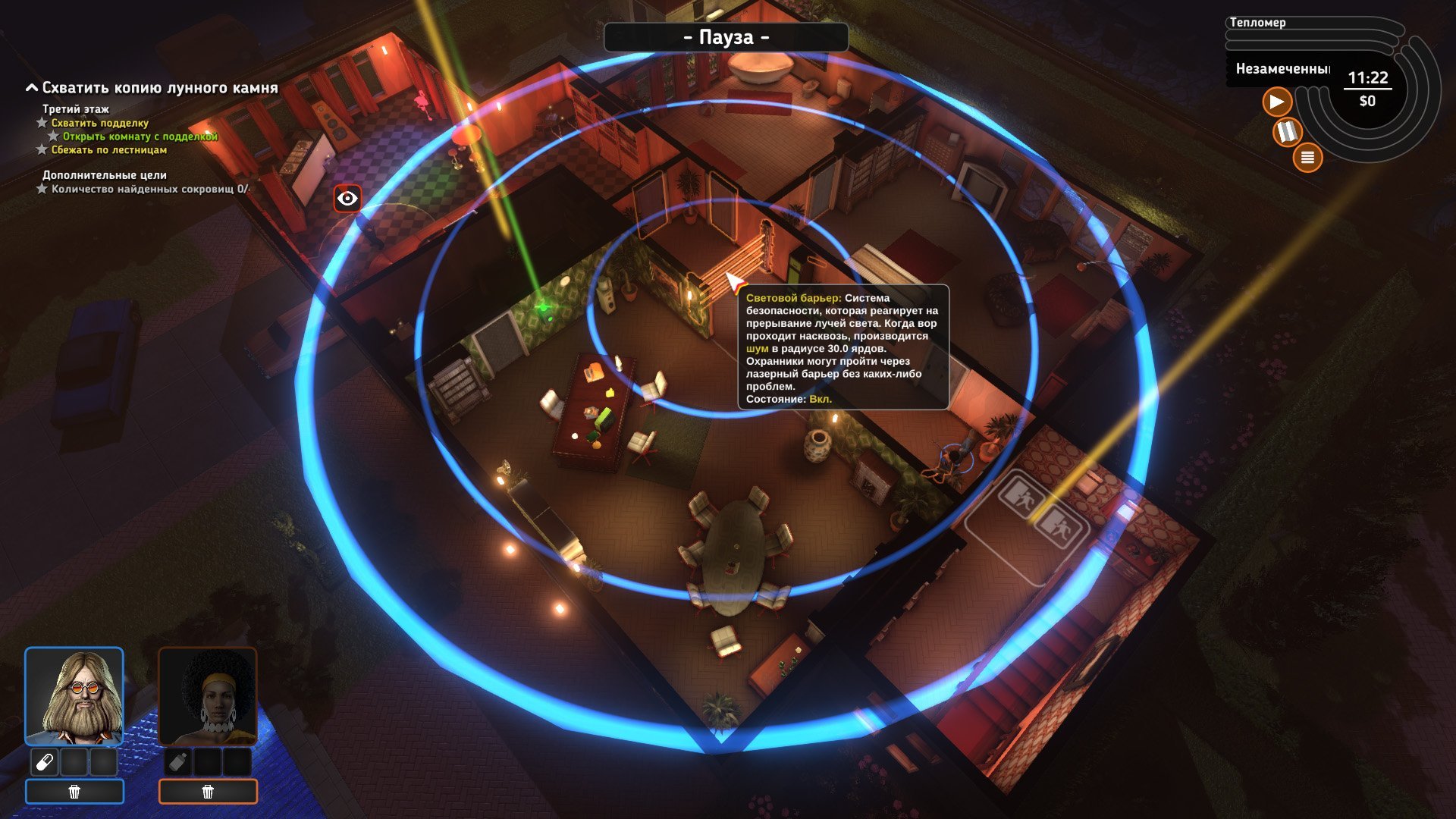Select the objective "Открыть комнату с подделкой"
Viewport: 1456px width, 819px height.
[140, 136]
